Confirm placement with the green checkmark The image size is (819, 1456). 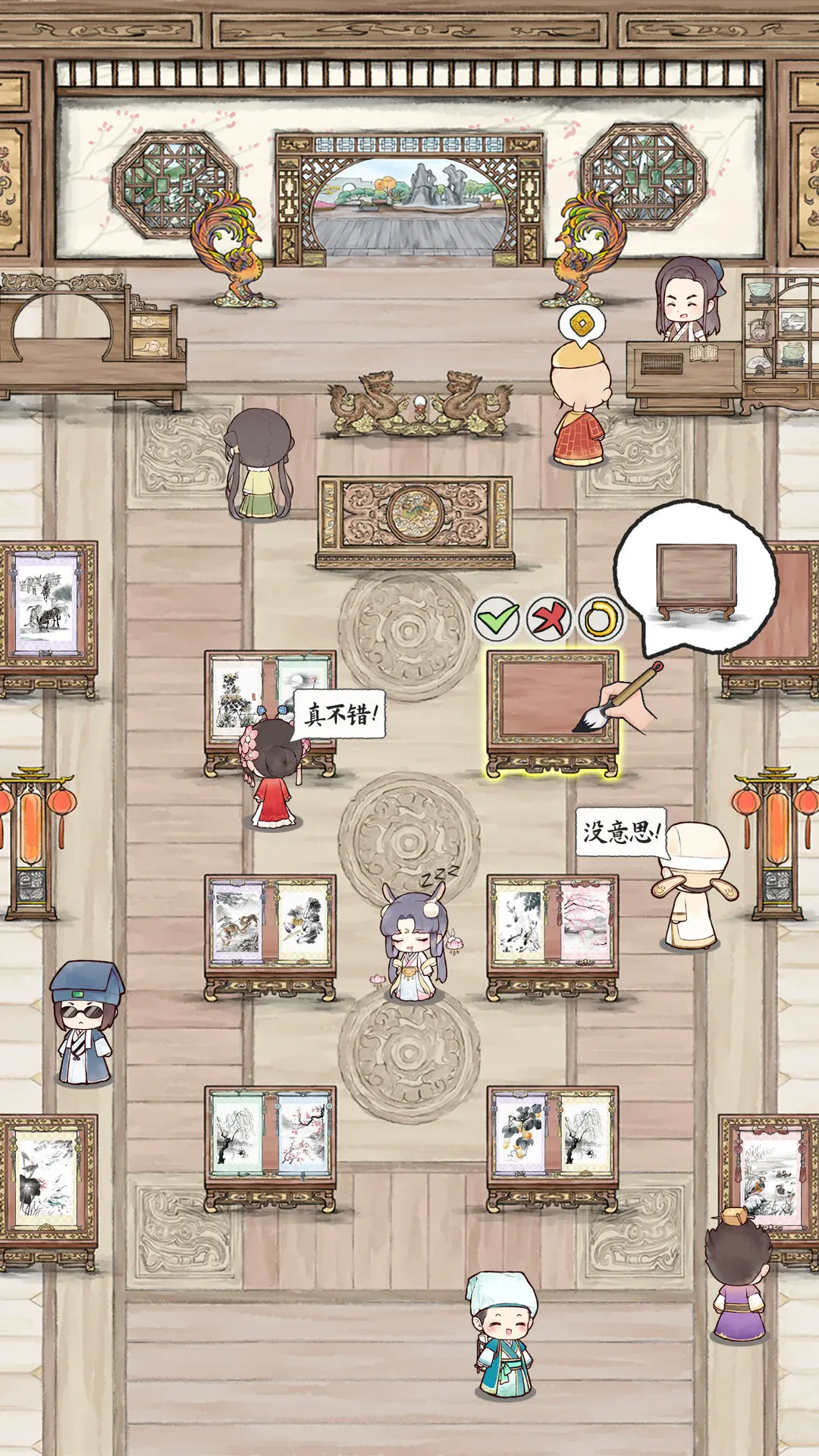pyautogui.click(x=497, y=619)
